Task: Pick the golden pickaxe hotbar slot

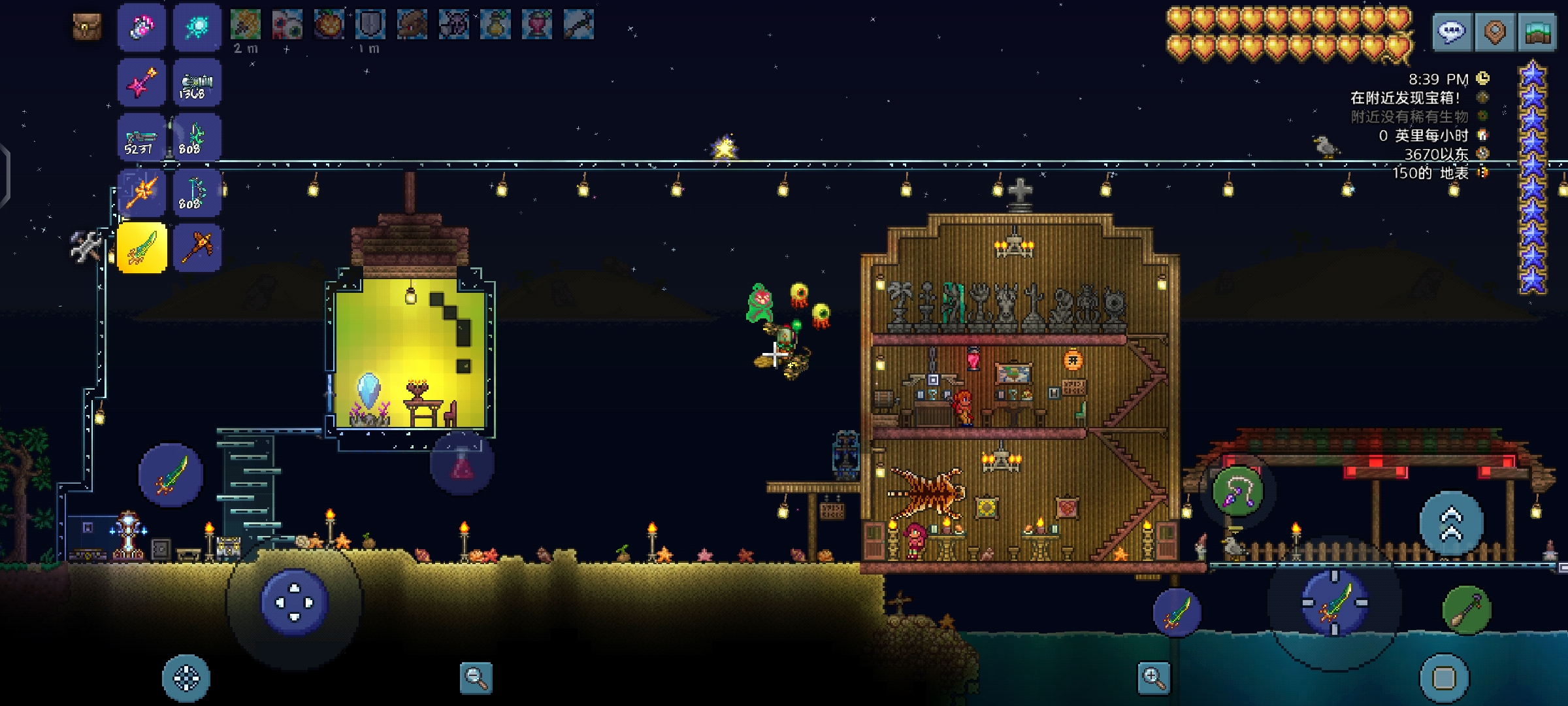Action: click(197, 248)
